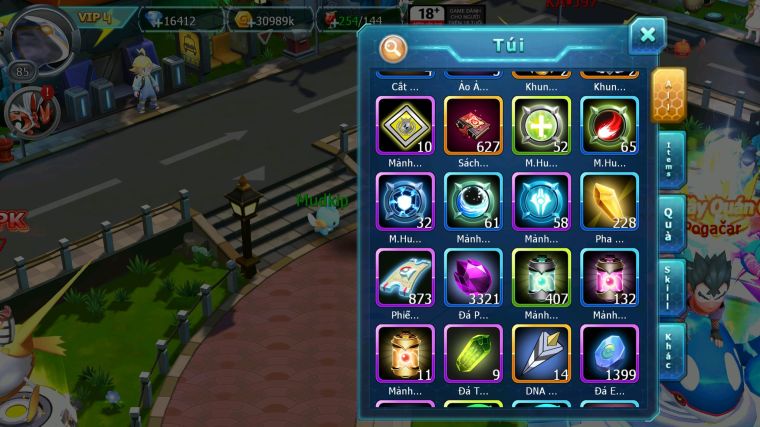Image resolution: width=760 pixels, height=427 pixels.
Task: Select the ticket item with 873
Action: point(405,277)
